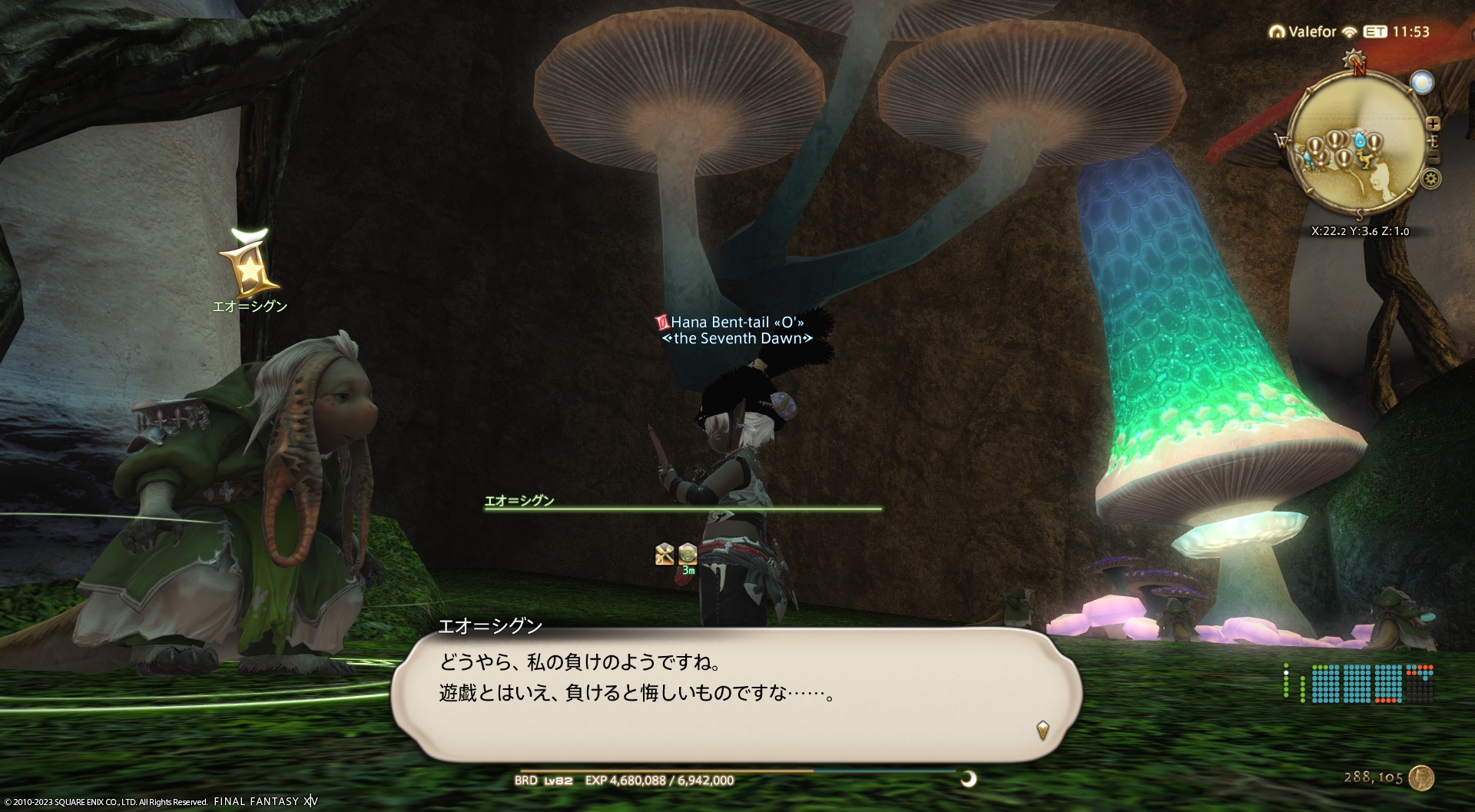Click the Valefor server info home icon
Image resolution: width=1475 pixels, height=812 pixels.
click(1277, 32)
